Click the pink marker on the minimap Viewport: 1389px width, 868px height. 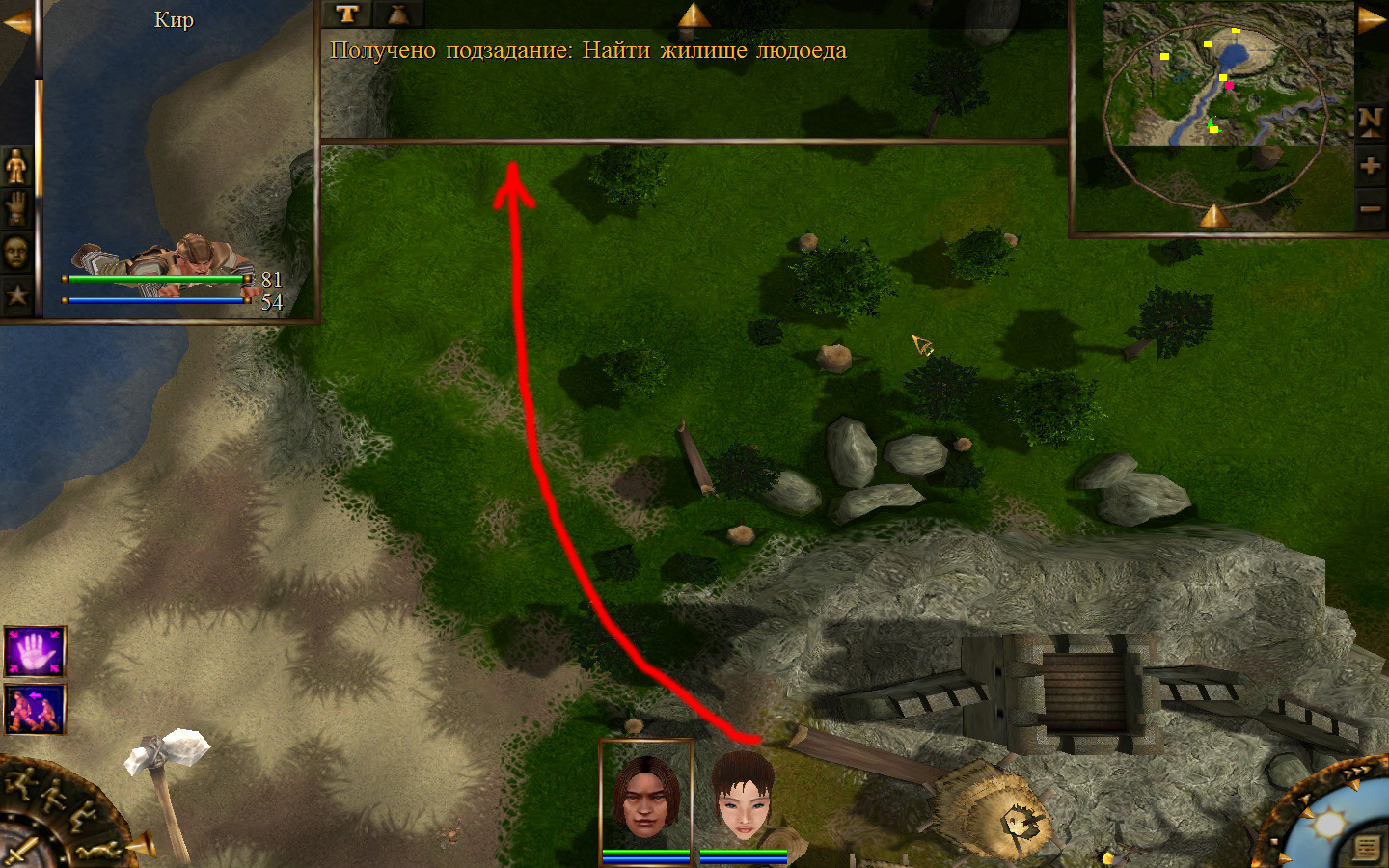pyautogui.click(x=1229, y=86)
